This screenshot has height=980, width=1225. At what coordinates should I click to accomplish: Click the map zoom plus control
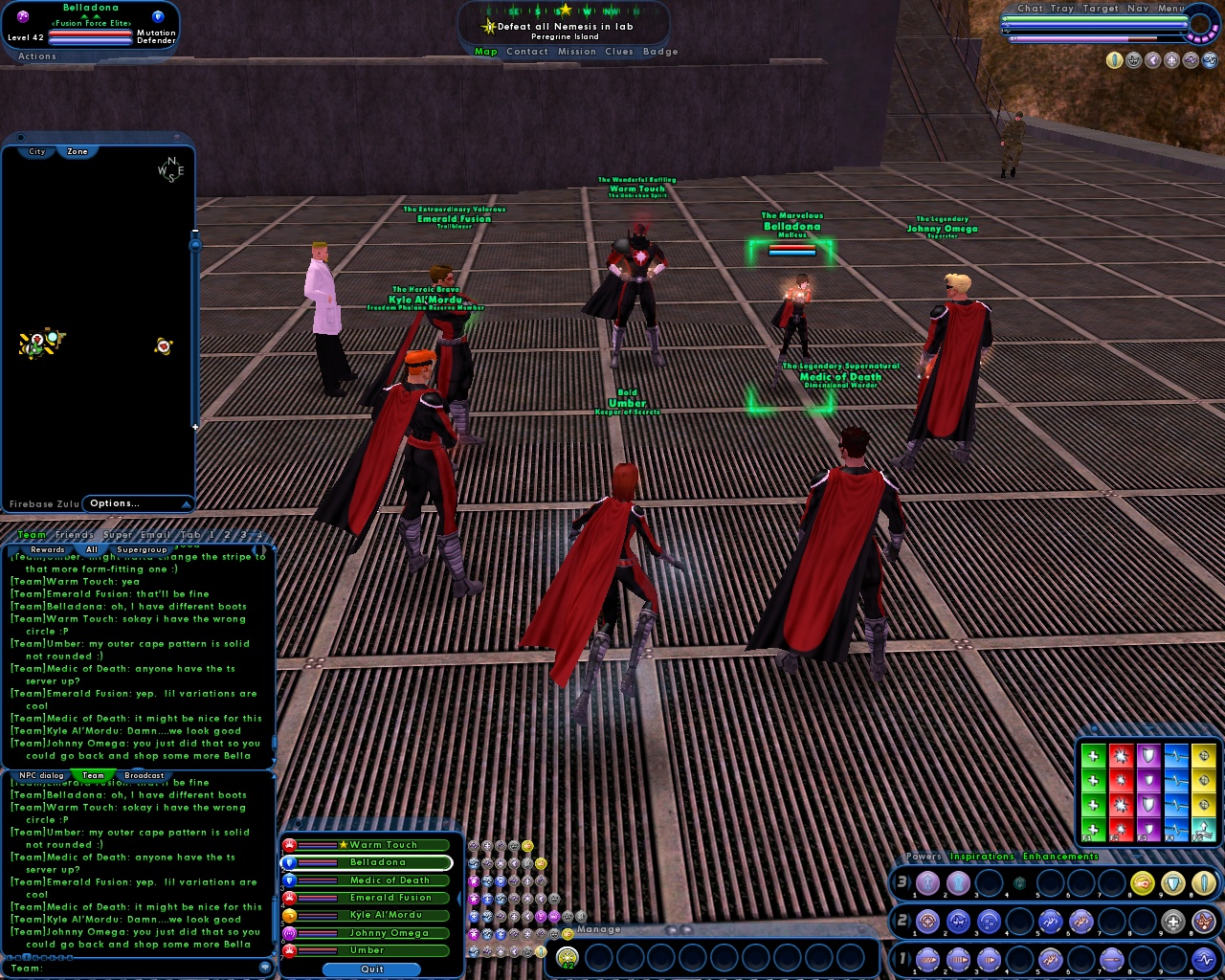(x=195, y=426)
